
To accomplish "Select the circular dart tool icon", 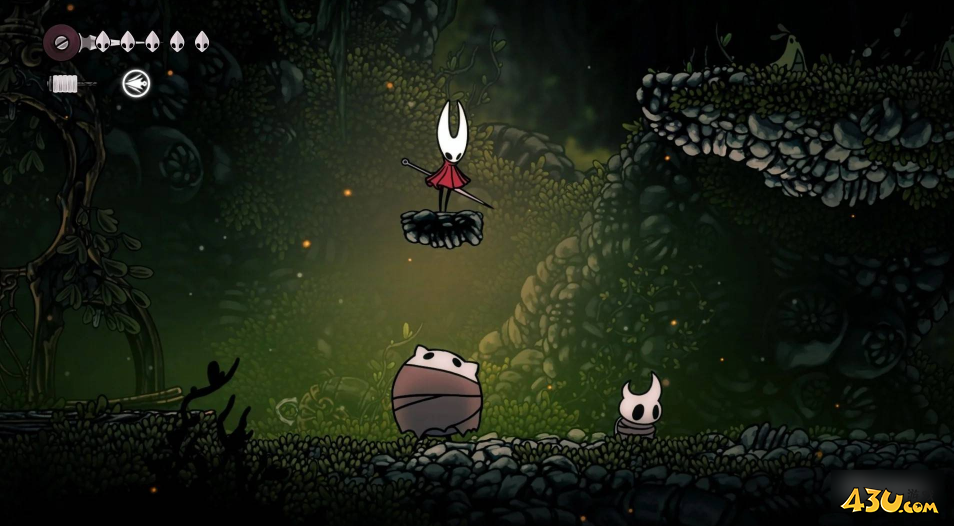I will click(136, 83).
